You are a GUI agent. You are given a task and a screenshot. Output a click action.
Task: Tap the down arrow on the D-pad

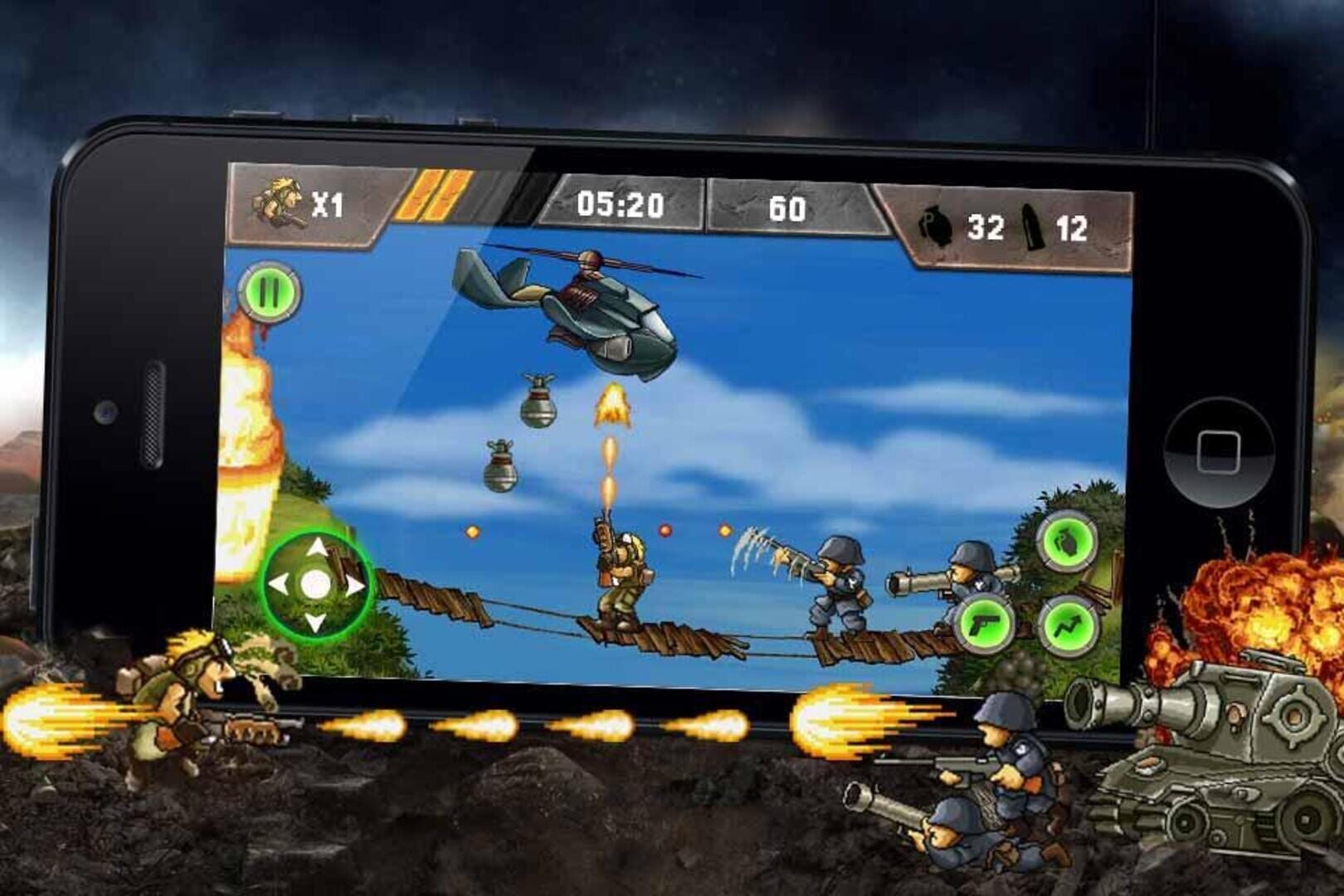pyautogui.click(x=317, y=621)
